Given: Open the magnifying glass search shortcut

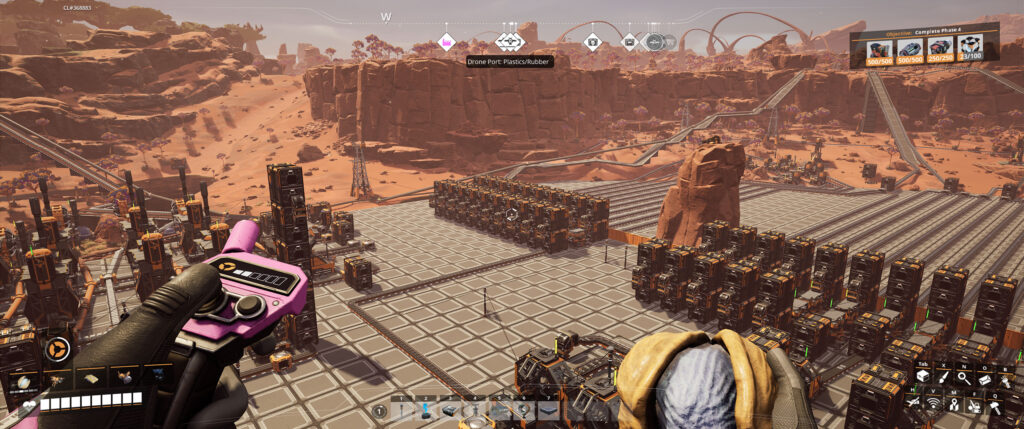Looking at the screenshot, I should pyautogui.click(x=962, y=377).
